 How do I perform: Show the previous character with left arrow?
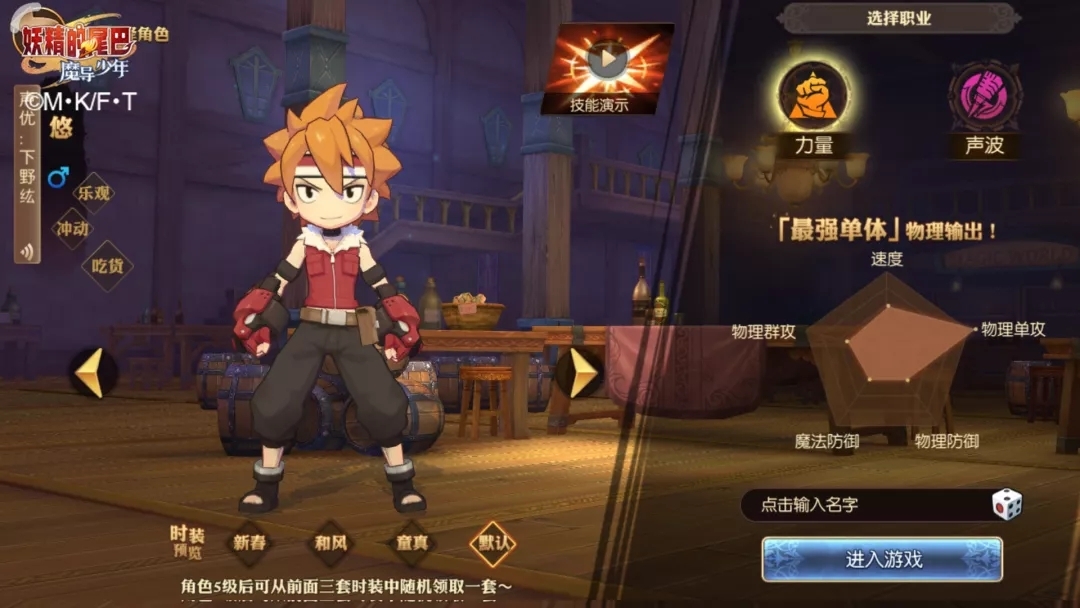92,372
